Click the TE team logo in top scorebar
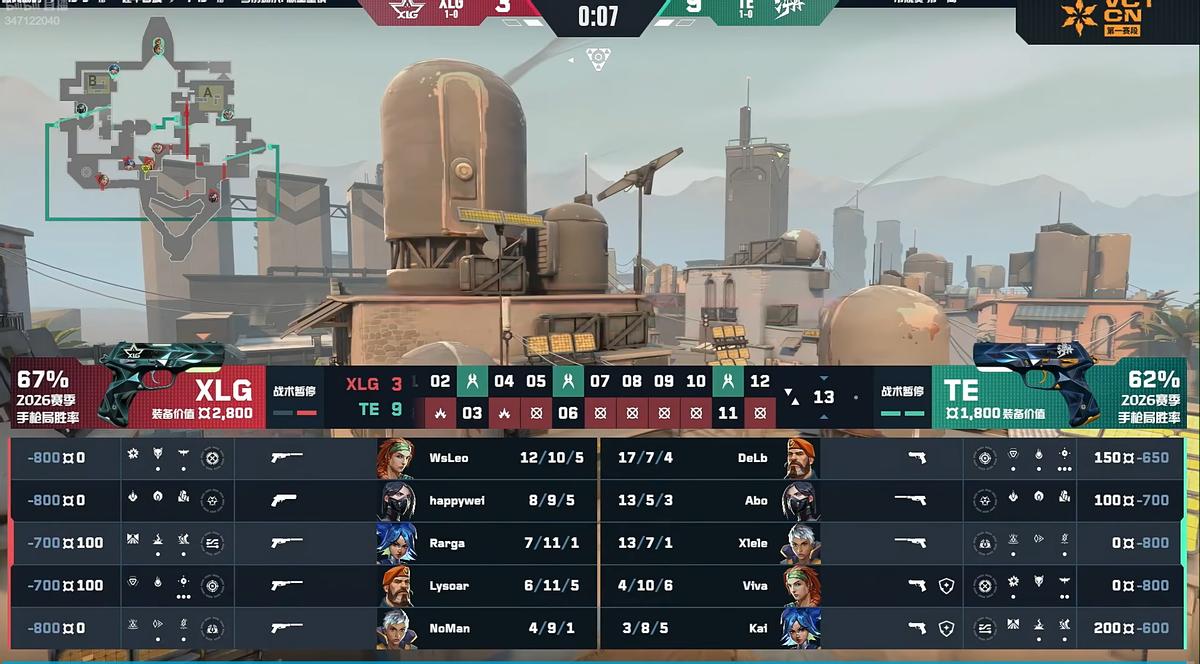The height and width of the screenshot is (664, 1200). [x=787, y=8]
